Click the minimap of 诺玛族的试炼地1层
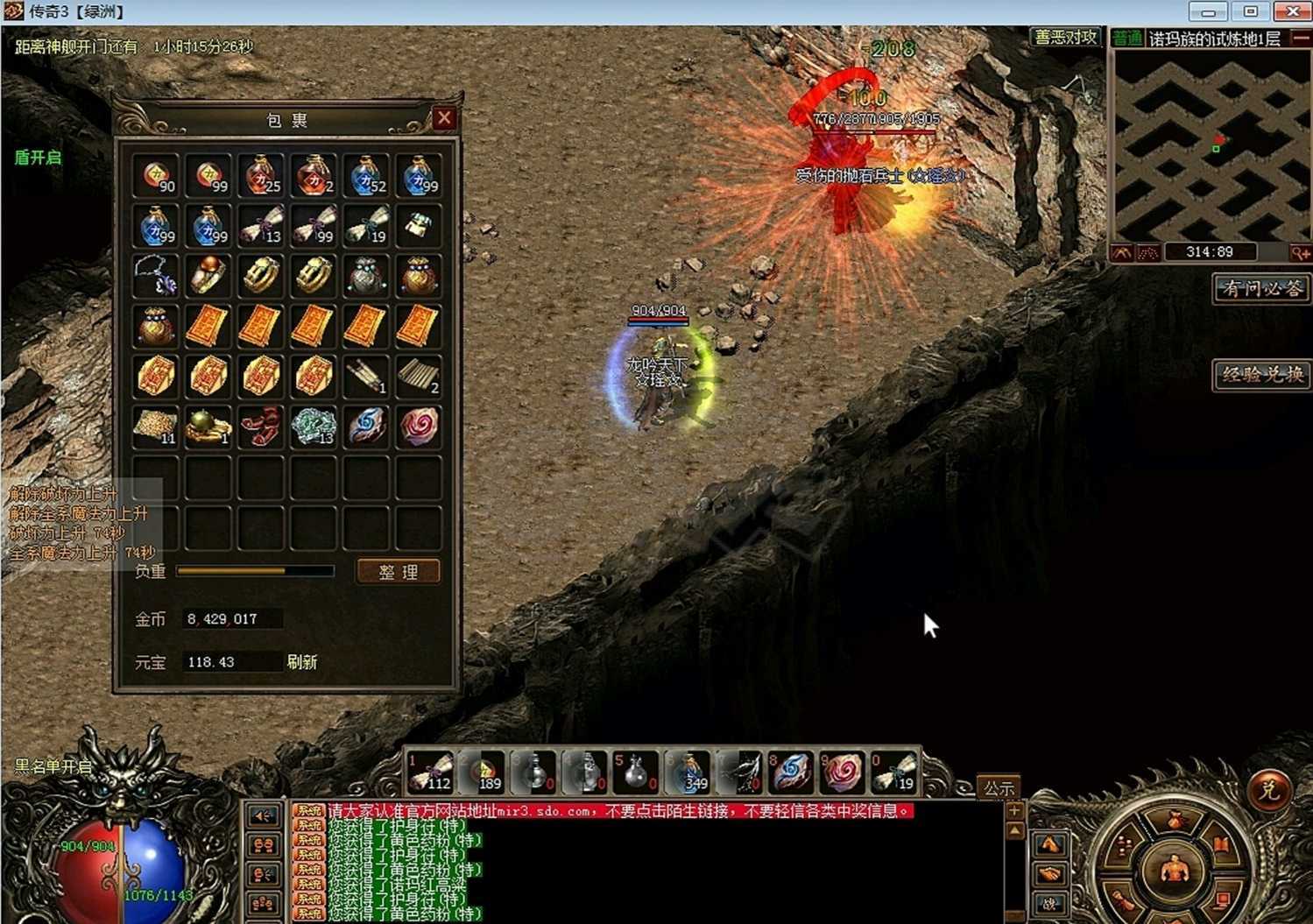This screenshot has height=924, width=1313. pyautogui.click(x=1210, y=145)
